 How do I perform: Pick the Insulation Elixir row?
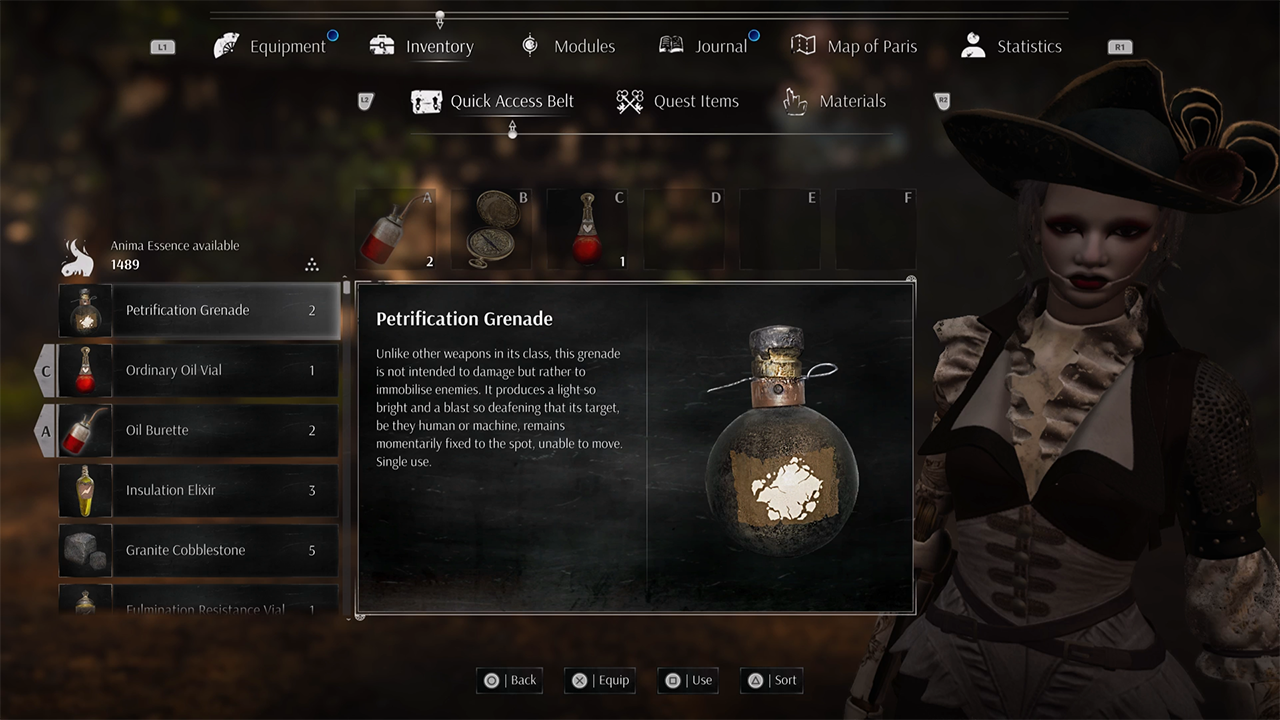(200, 490)
